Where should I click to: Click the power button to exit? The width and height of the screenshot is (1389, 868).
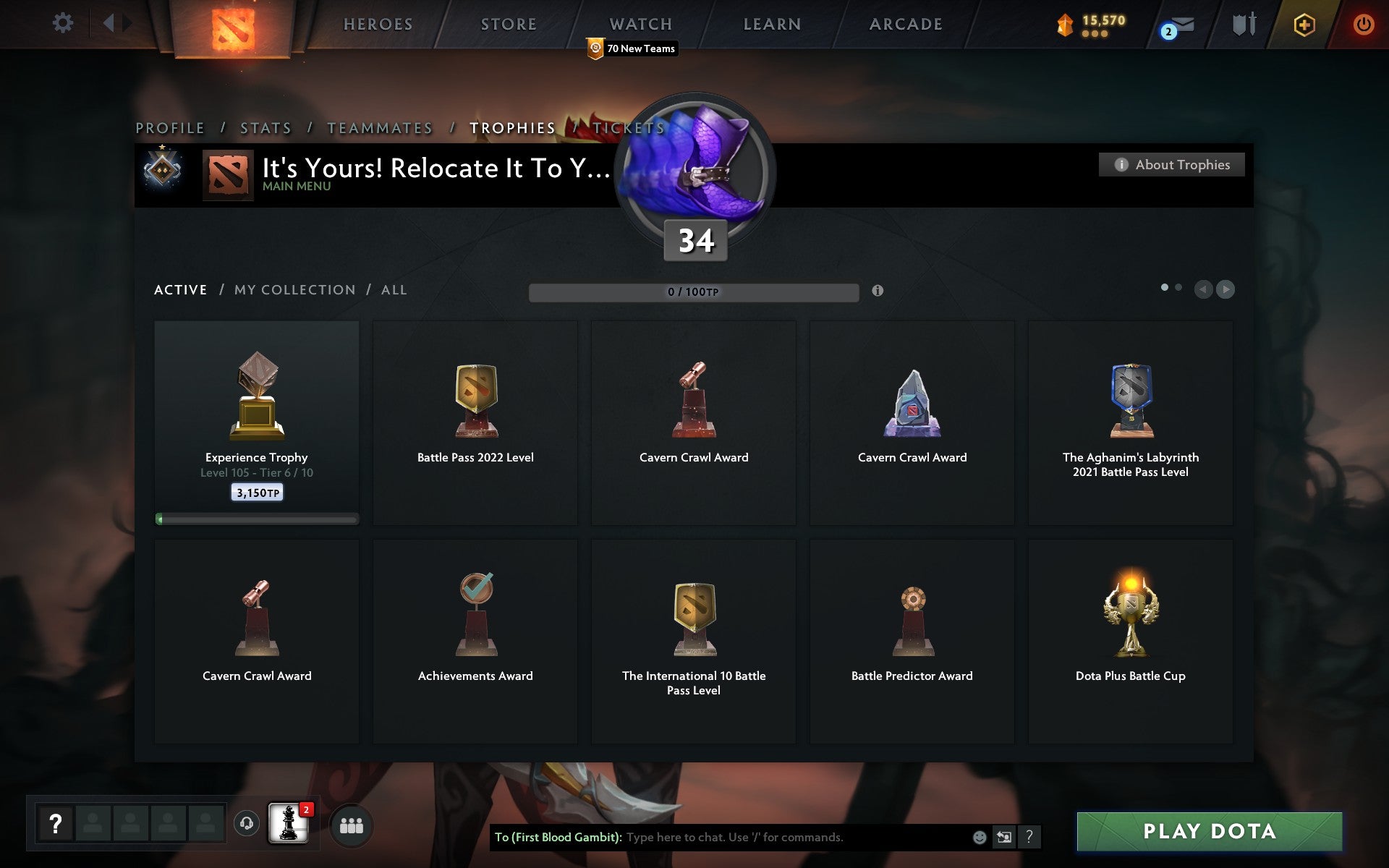(1363, 23)
